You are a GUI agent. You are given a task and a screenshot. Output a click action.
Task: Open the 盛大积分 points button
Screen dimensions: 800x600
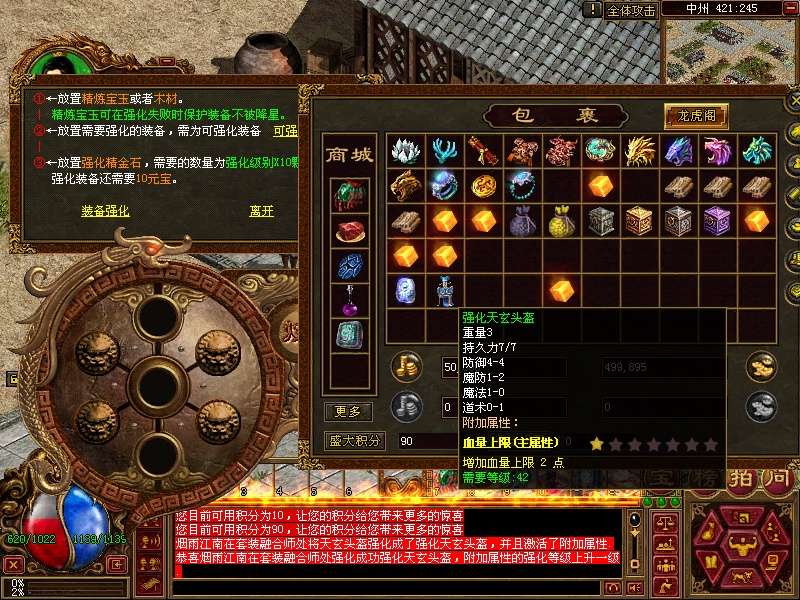tap(355, 440)
